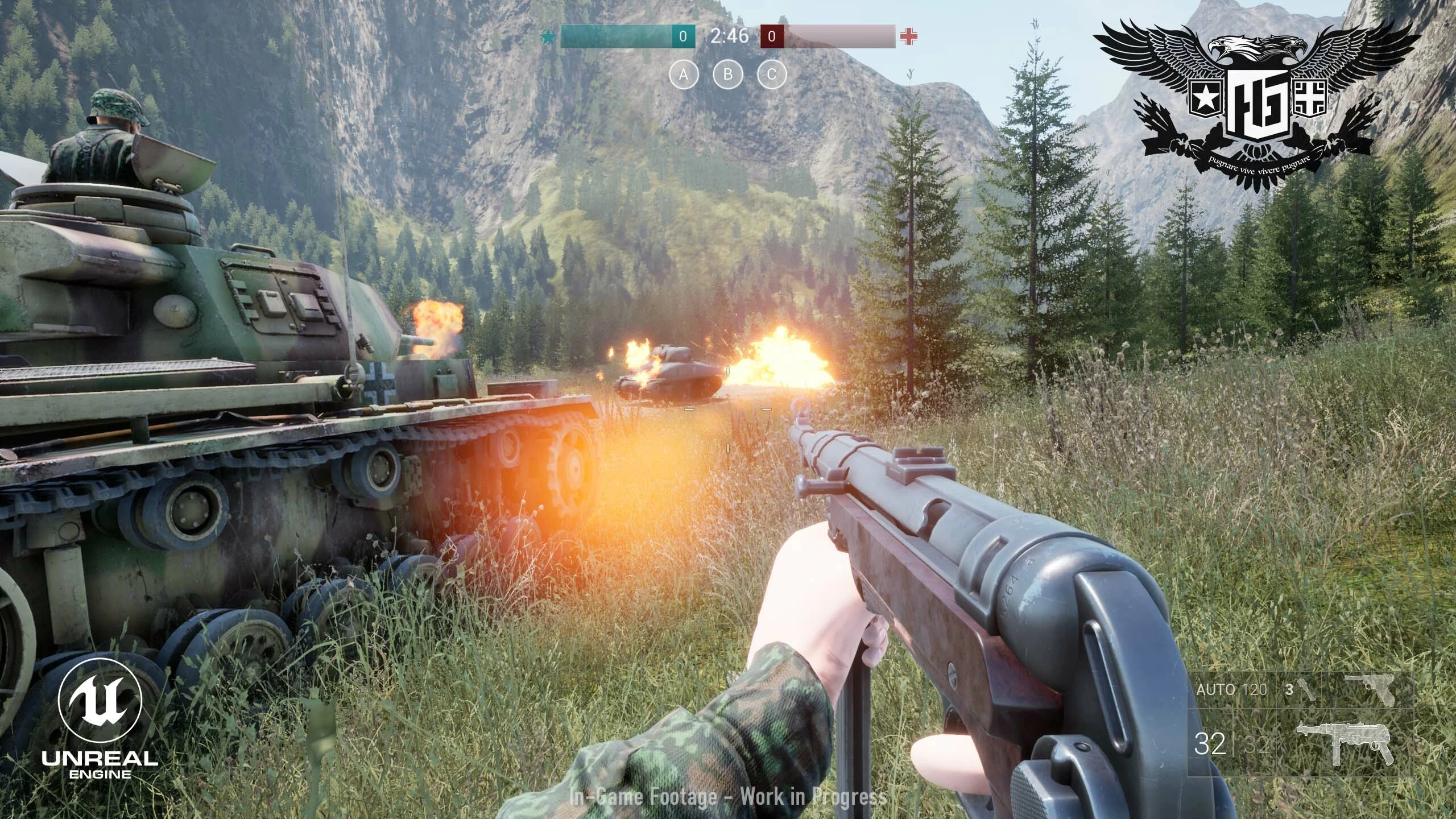Click the teal team score progress bar
The image size is (1456, 819).
[617, 36]
